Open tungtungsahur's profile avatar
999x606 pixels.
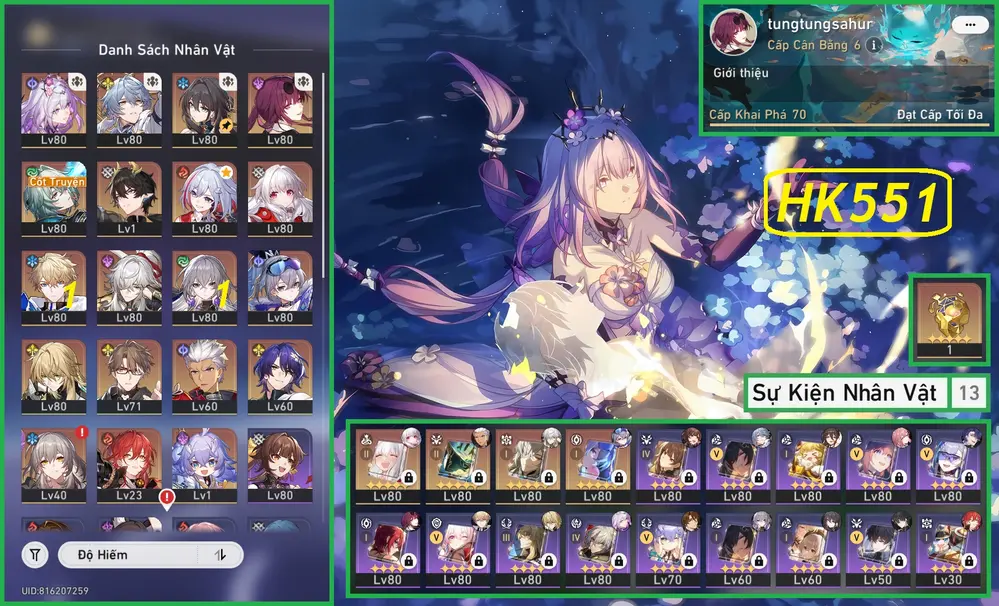pyautogui.click(x=732, y=33)
